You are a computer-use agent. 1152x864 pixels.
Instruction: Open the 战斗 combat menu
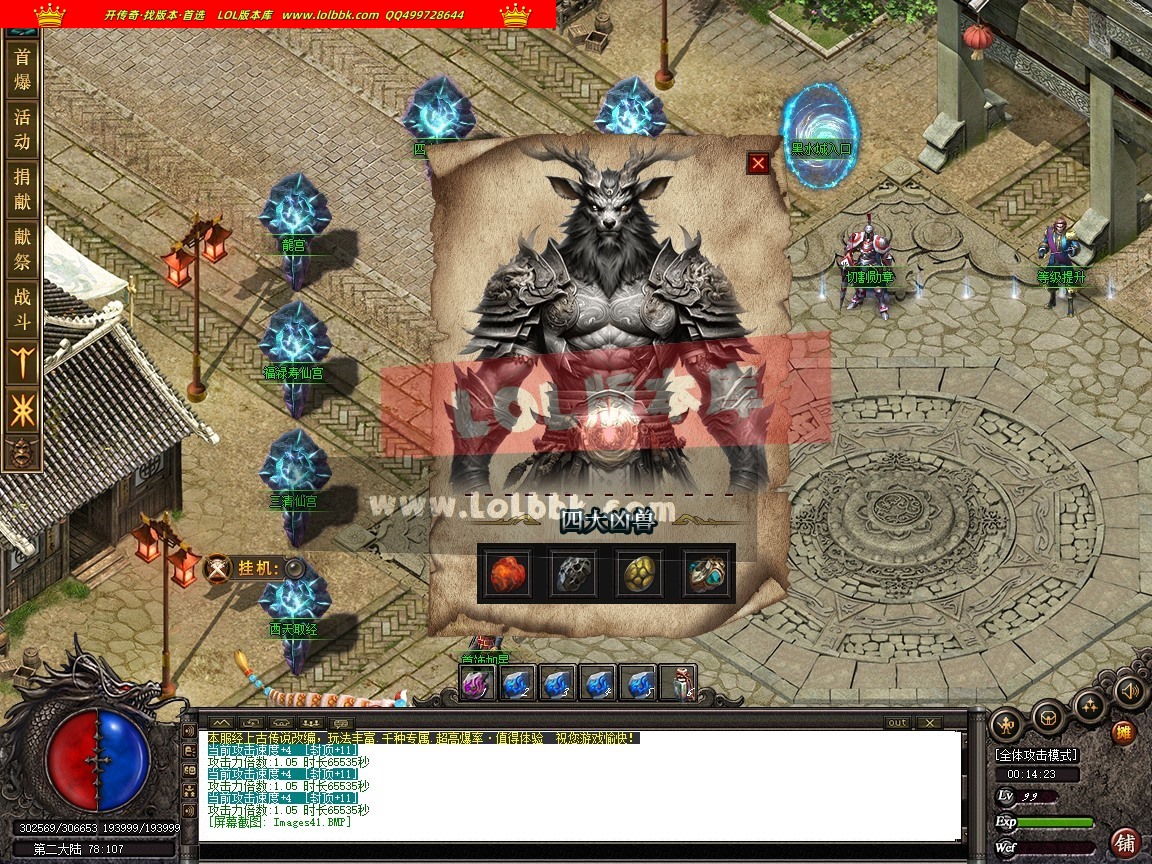point(22,310)
